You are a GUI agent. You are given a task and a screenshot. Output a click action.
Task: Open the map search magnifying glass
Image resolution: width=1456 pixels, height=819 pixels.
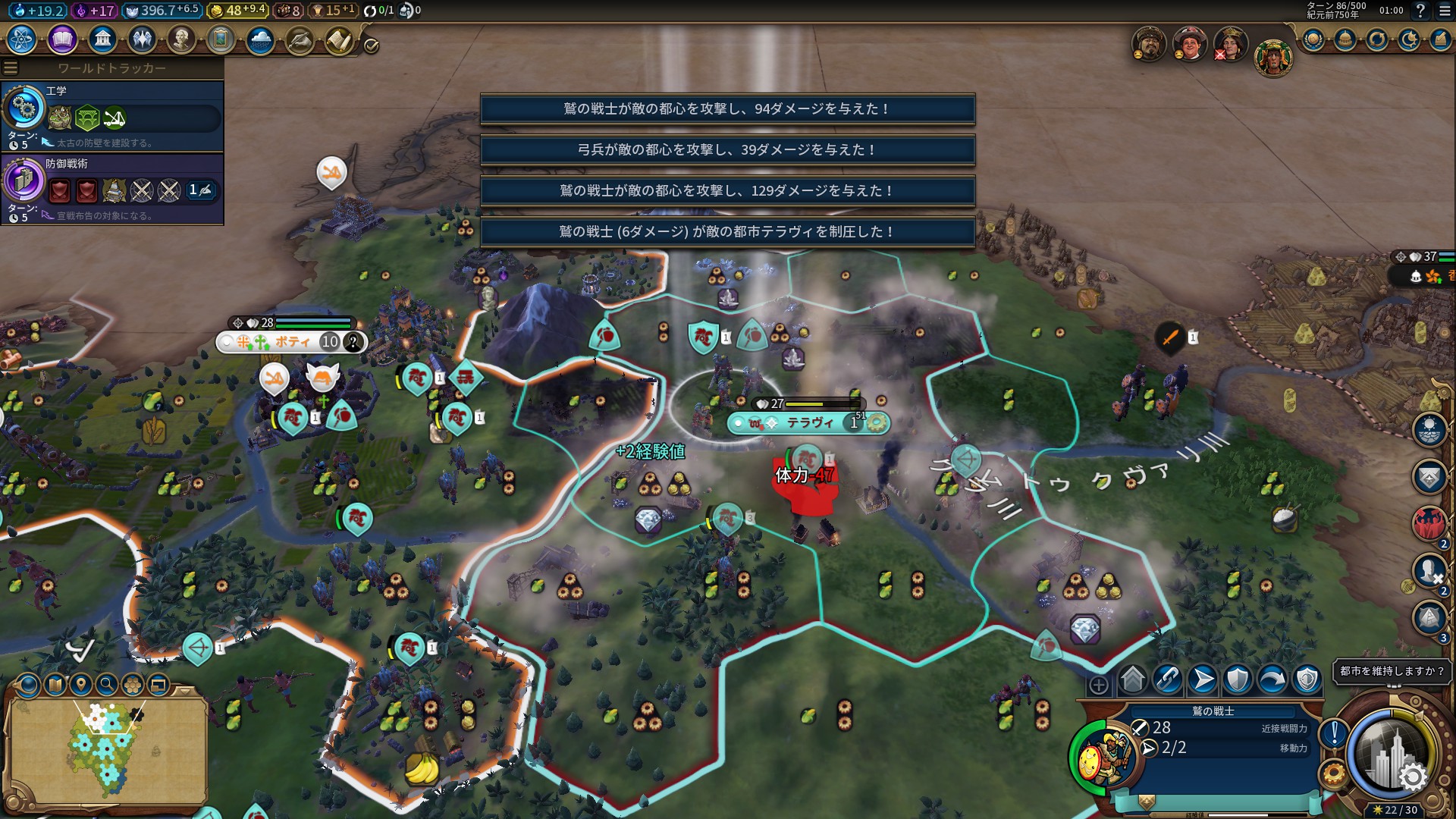[107, 686]
